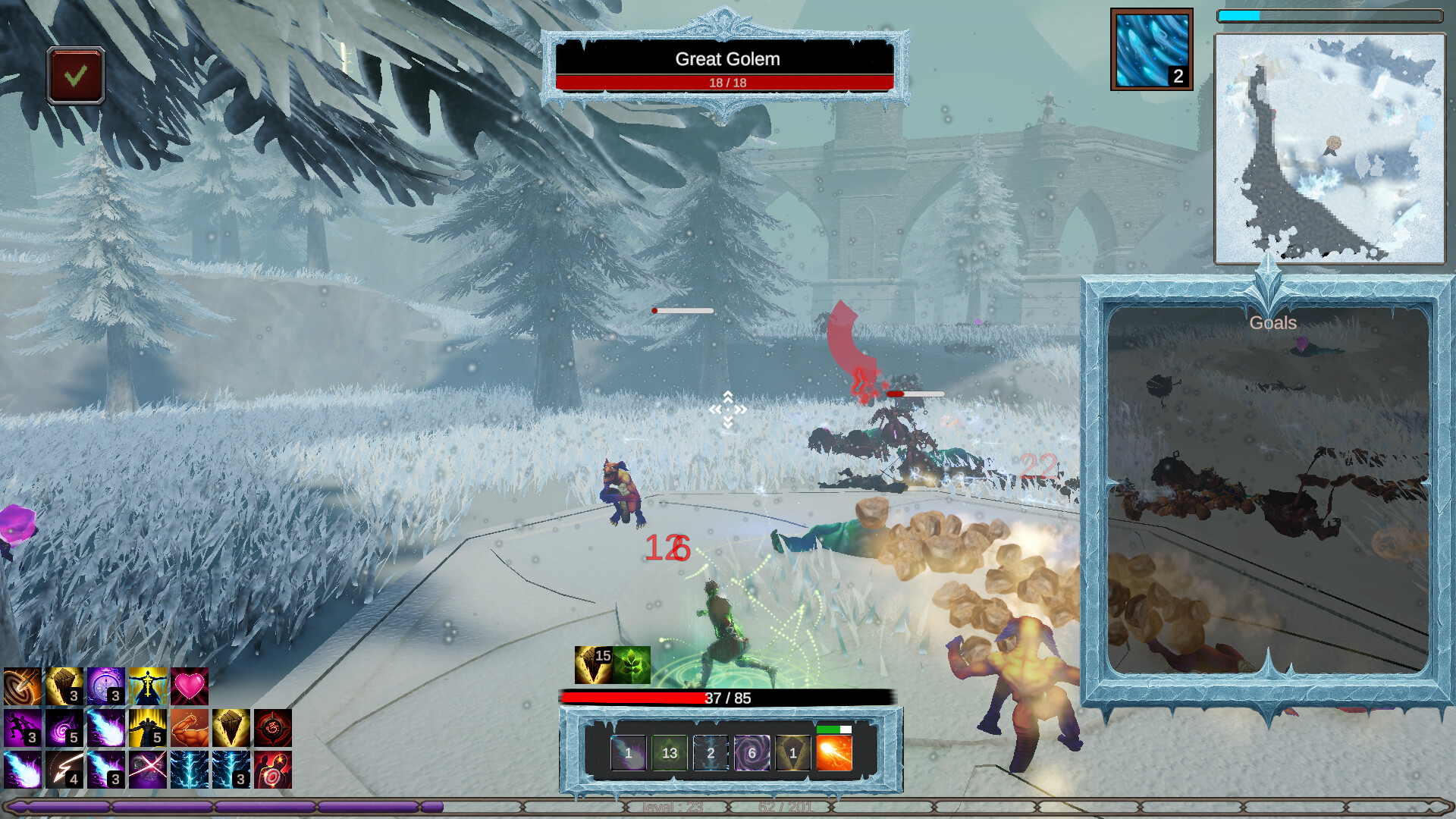The image size is (1456, 819).
Task: Choose the lightning hotbar slot showing 2
Action: click(x=711, y=753)
